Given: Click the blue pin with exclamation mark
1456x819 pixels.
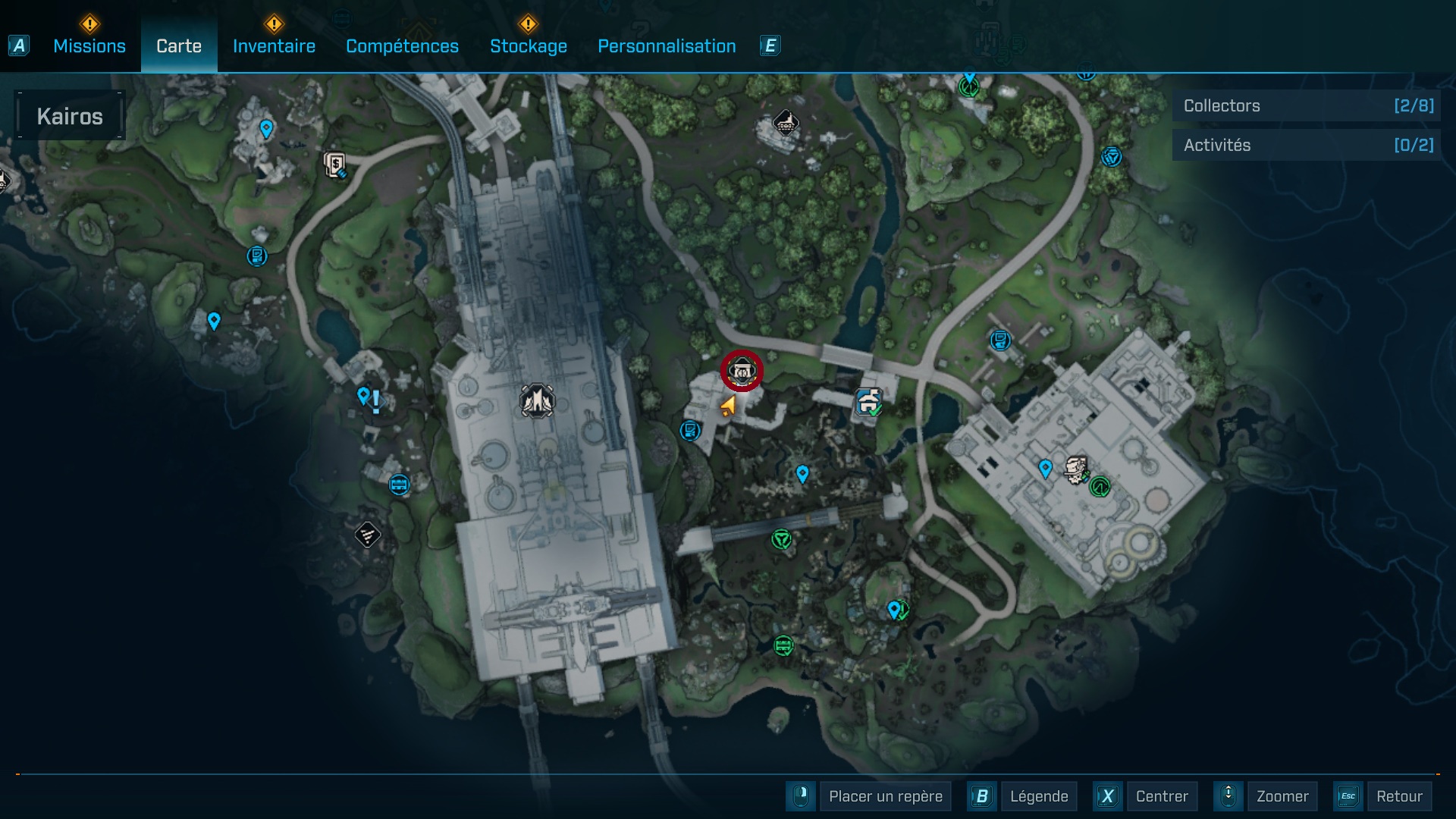Looking at the screenshot, I should (x=369, y=398).
